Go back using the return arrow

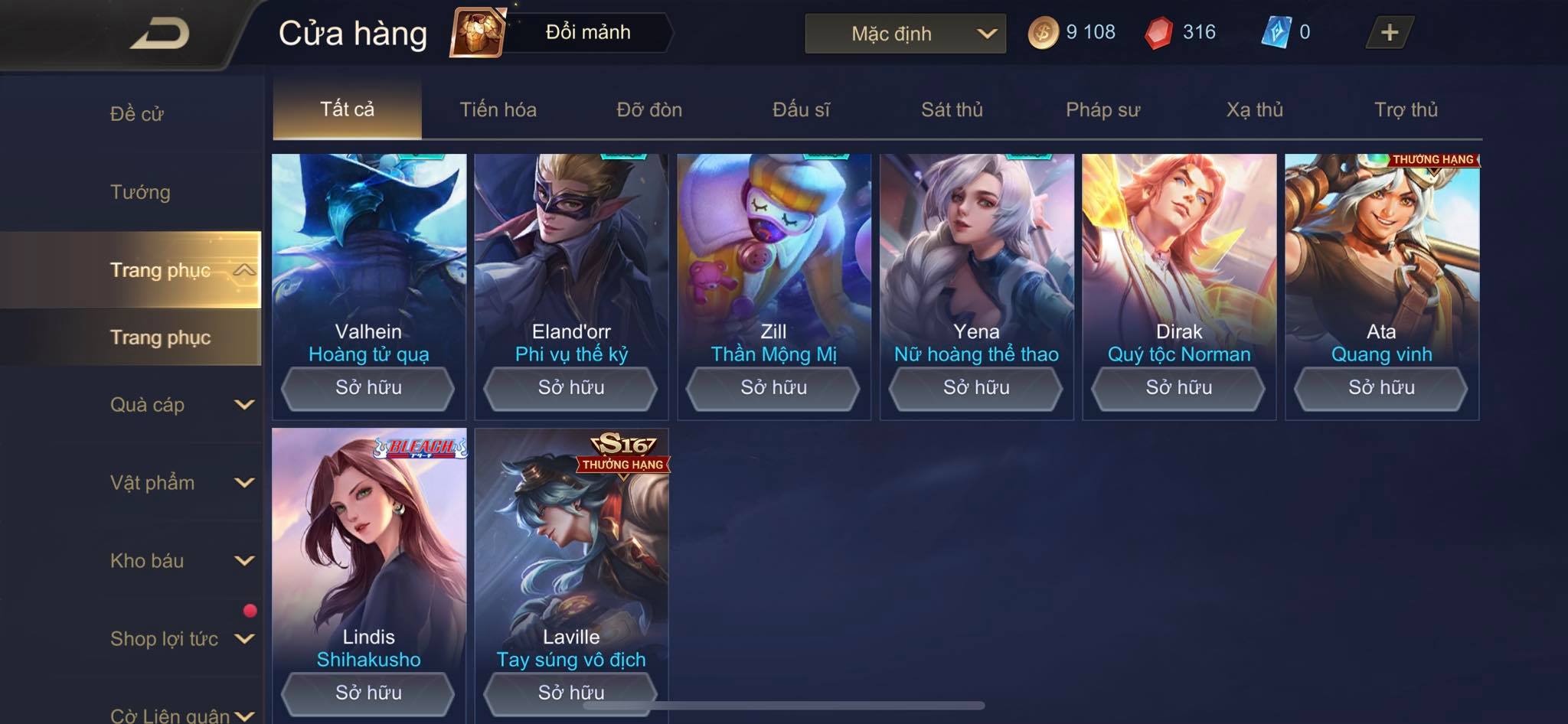[159, 34]
